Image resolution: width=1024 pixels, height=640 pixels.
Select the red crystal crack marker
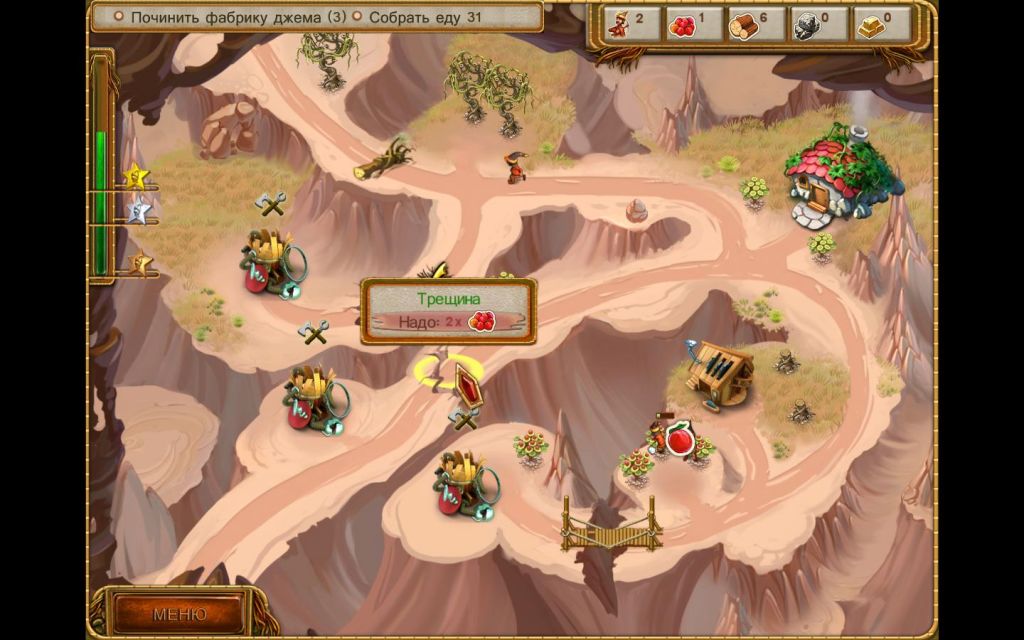tap(467, 384)
